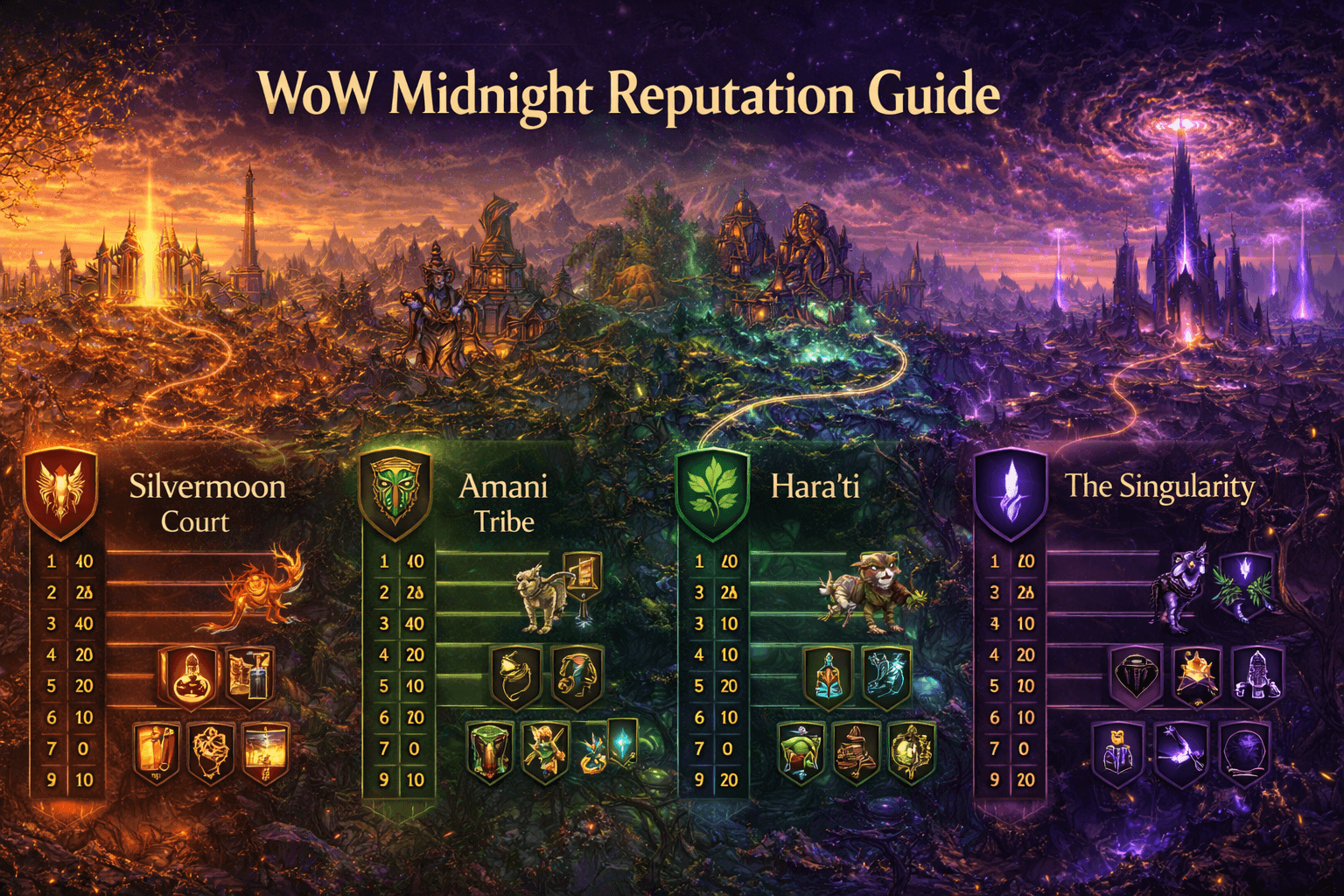This screenshot has width=1344, height=896.
Task: Select the golden knotted heart reward icon
Action: pyautogui.click(x=211, y=751)
